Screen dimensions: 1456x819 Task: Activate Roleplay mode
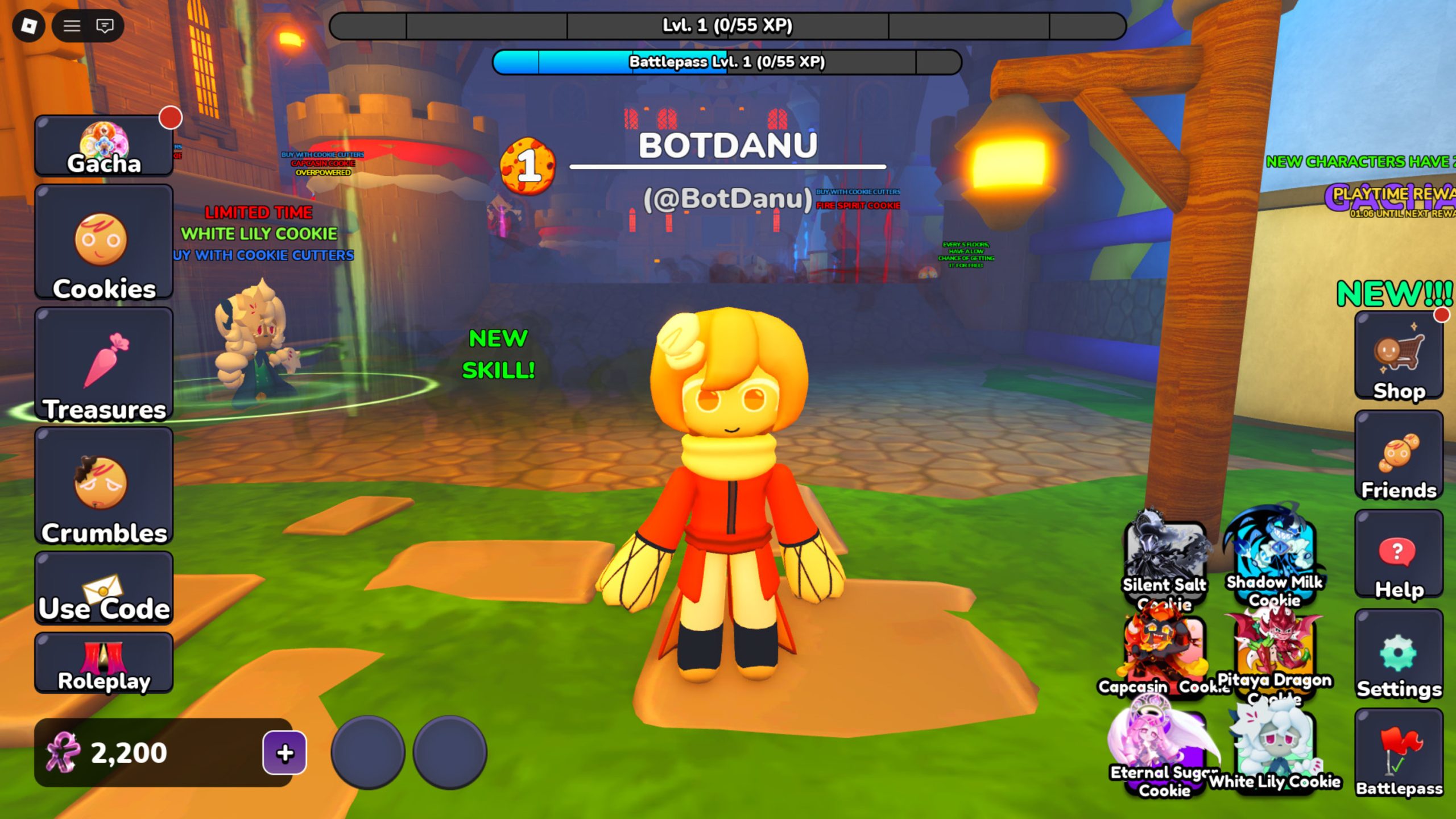pos(104,663)
